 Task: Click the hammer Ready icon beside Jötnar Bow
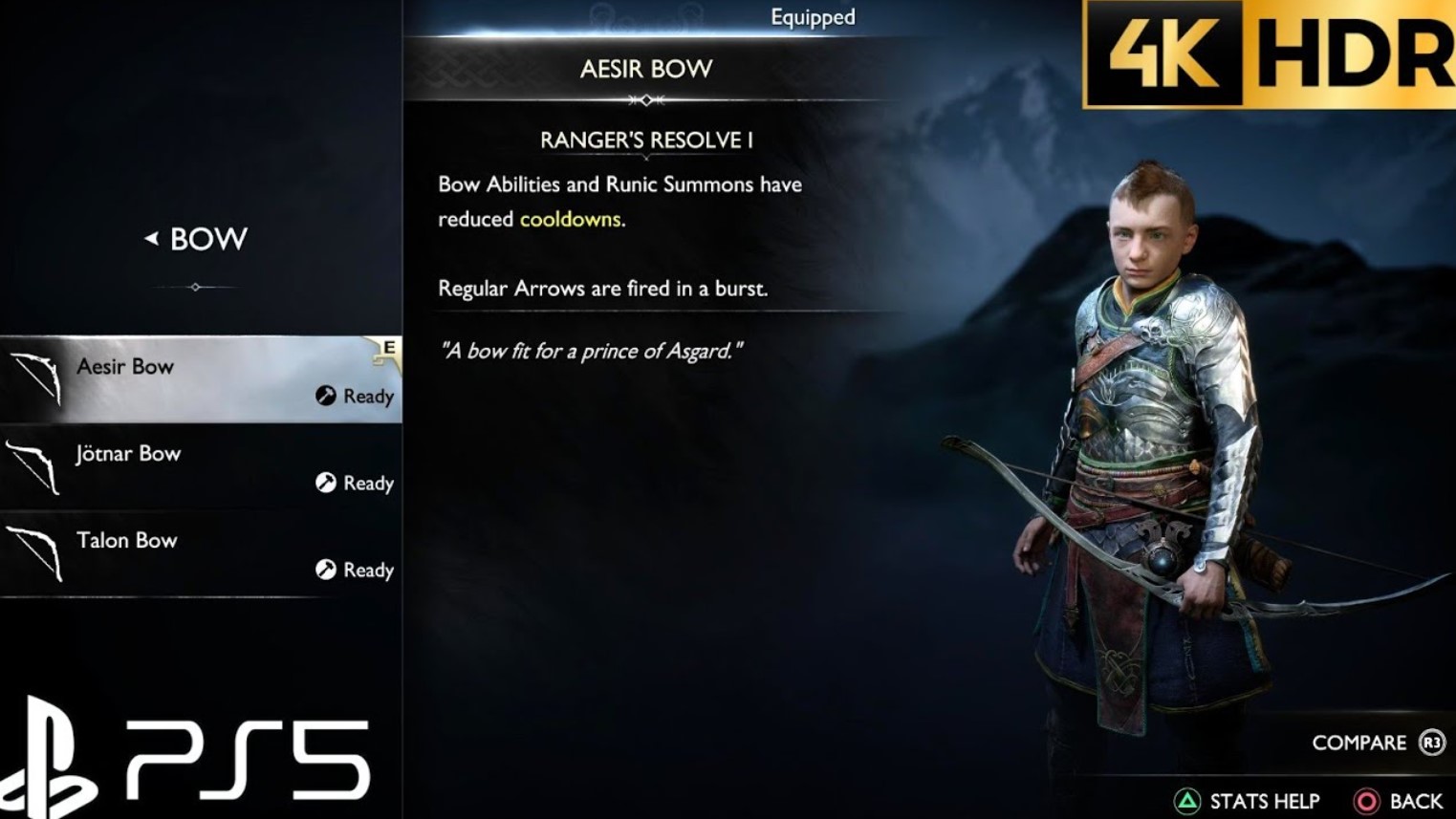click(325, 484)
